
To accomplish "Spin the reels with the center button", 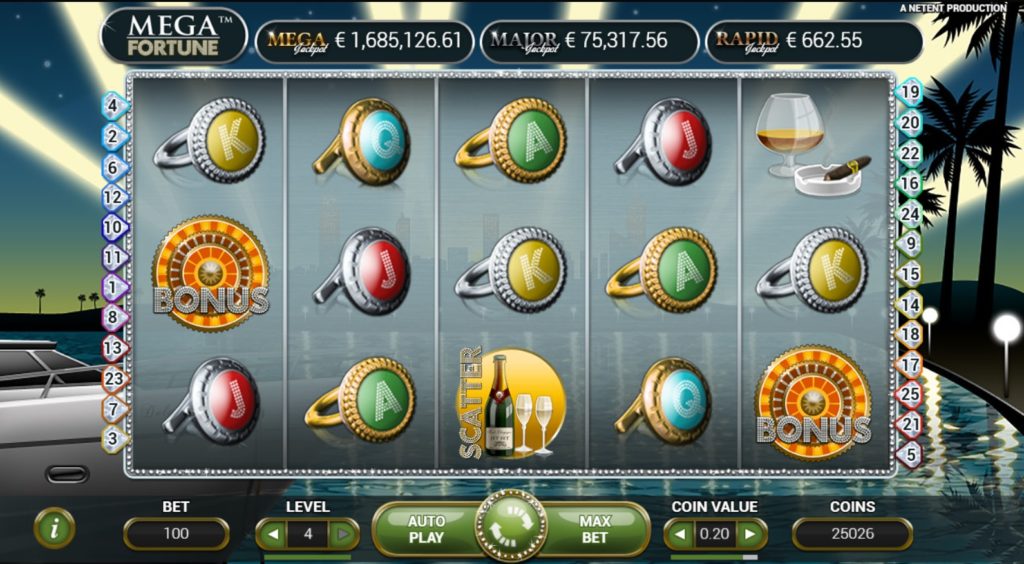I will [511, 528].
